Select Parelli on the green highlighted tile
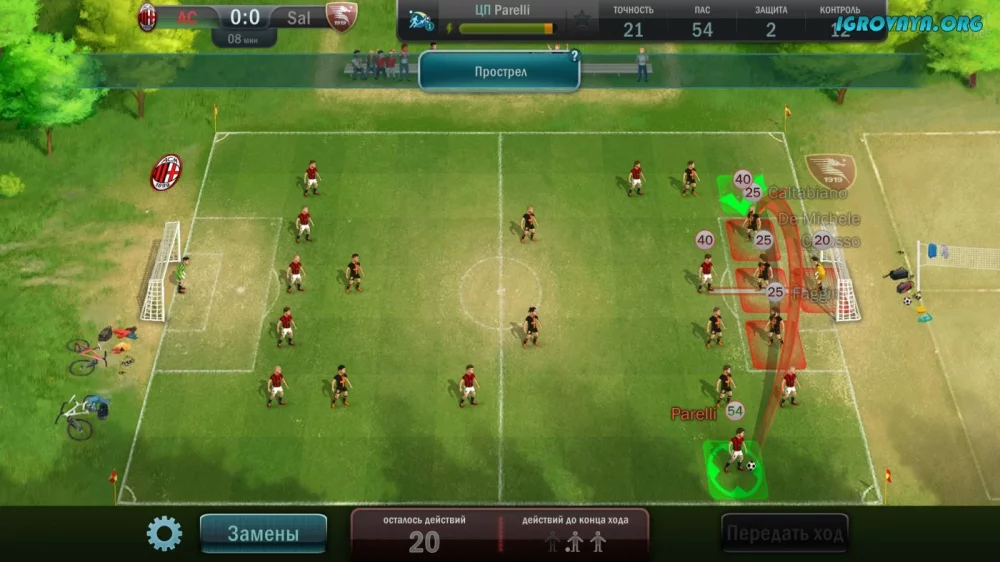This screenshot has height=562, width=1000. coord(737,464)
